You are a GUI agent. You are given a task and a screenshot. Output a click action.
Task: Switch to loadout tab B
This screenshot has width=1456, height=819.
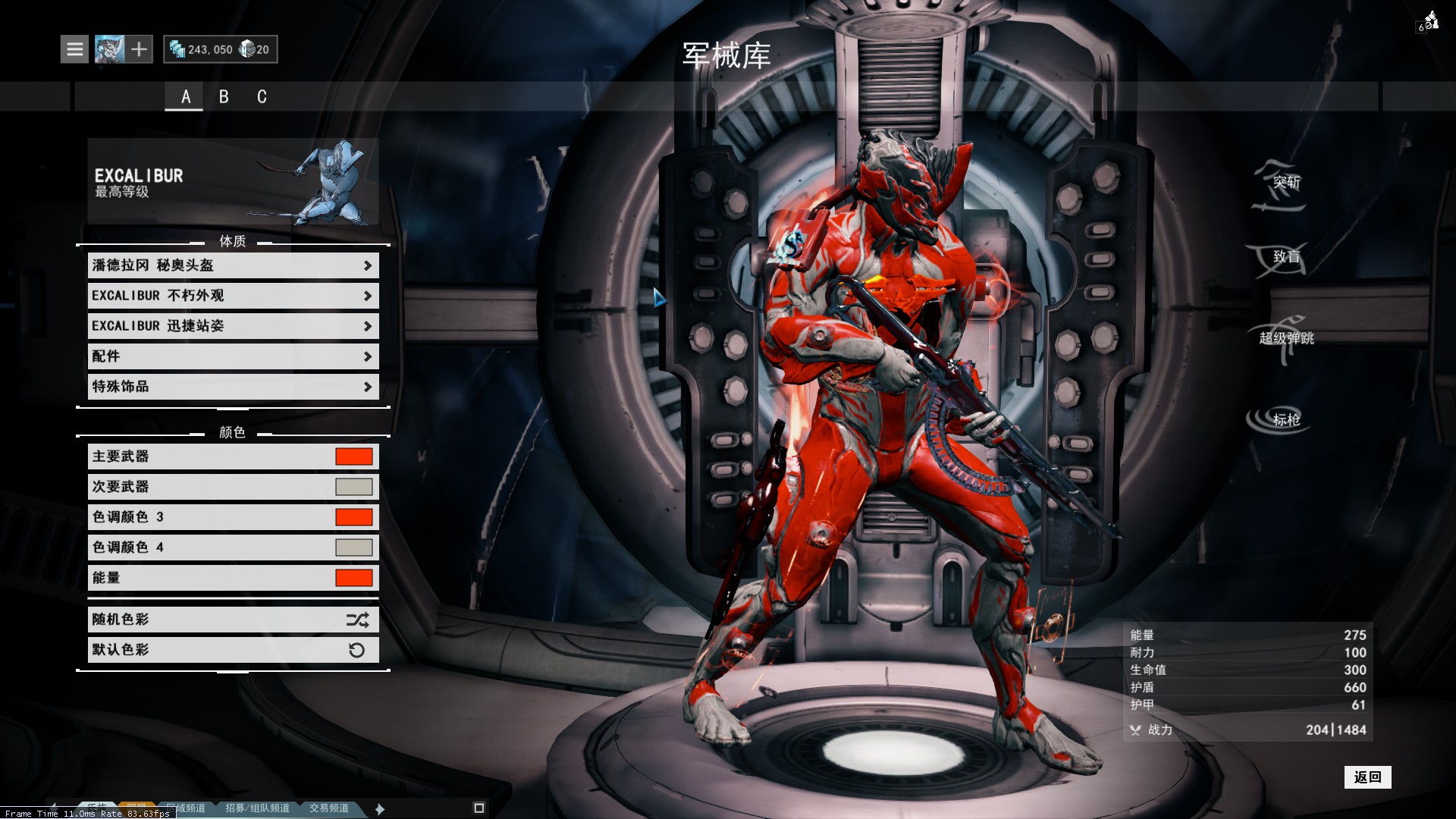coord(224,97)
